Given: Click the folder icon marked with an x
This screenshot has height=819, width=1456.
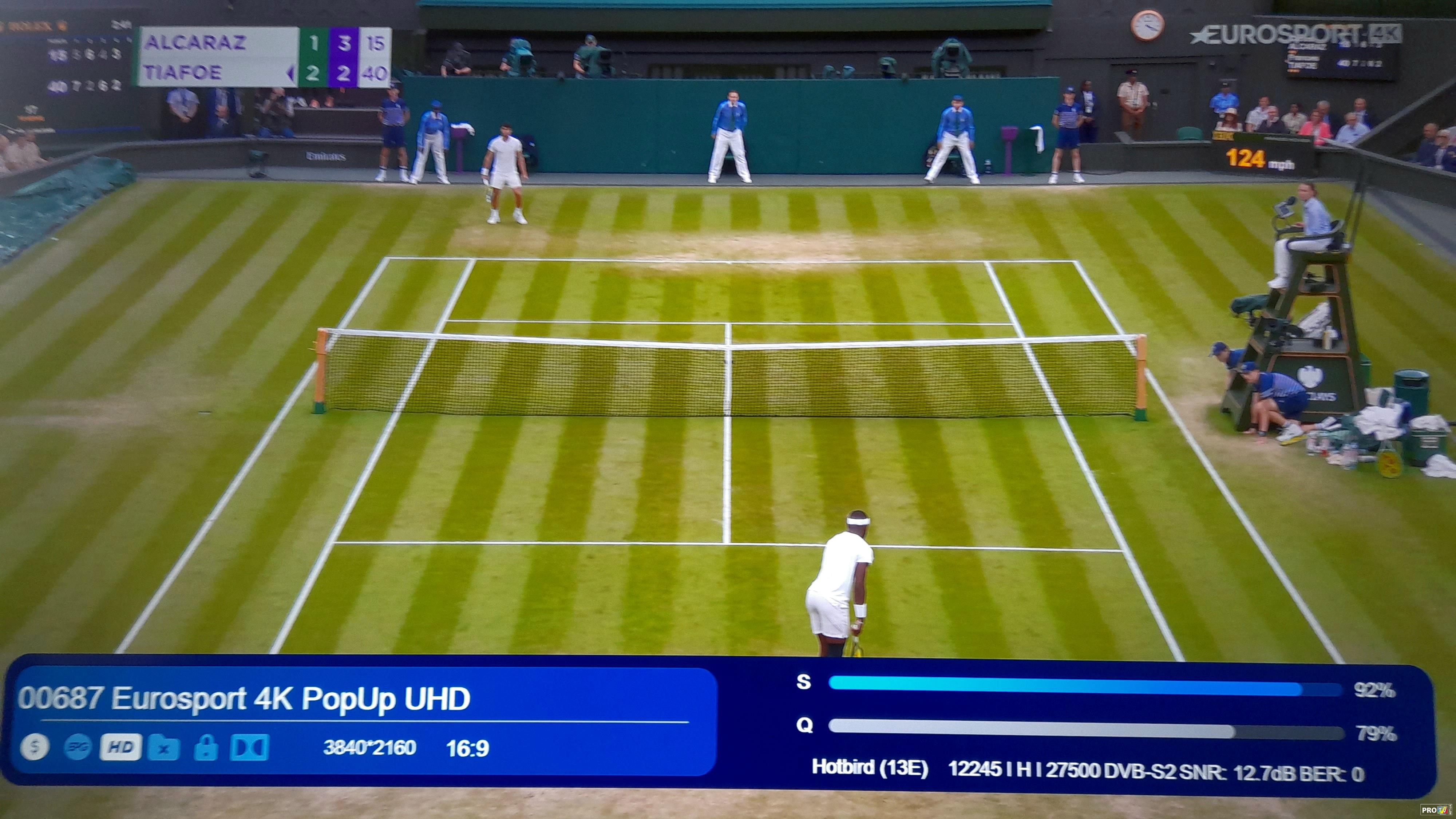Looking at the screenshot, I should point(163,748).
